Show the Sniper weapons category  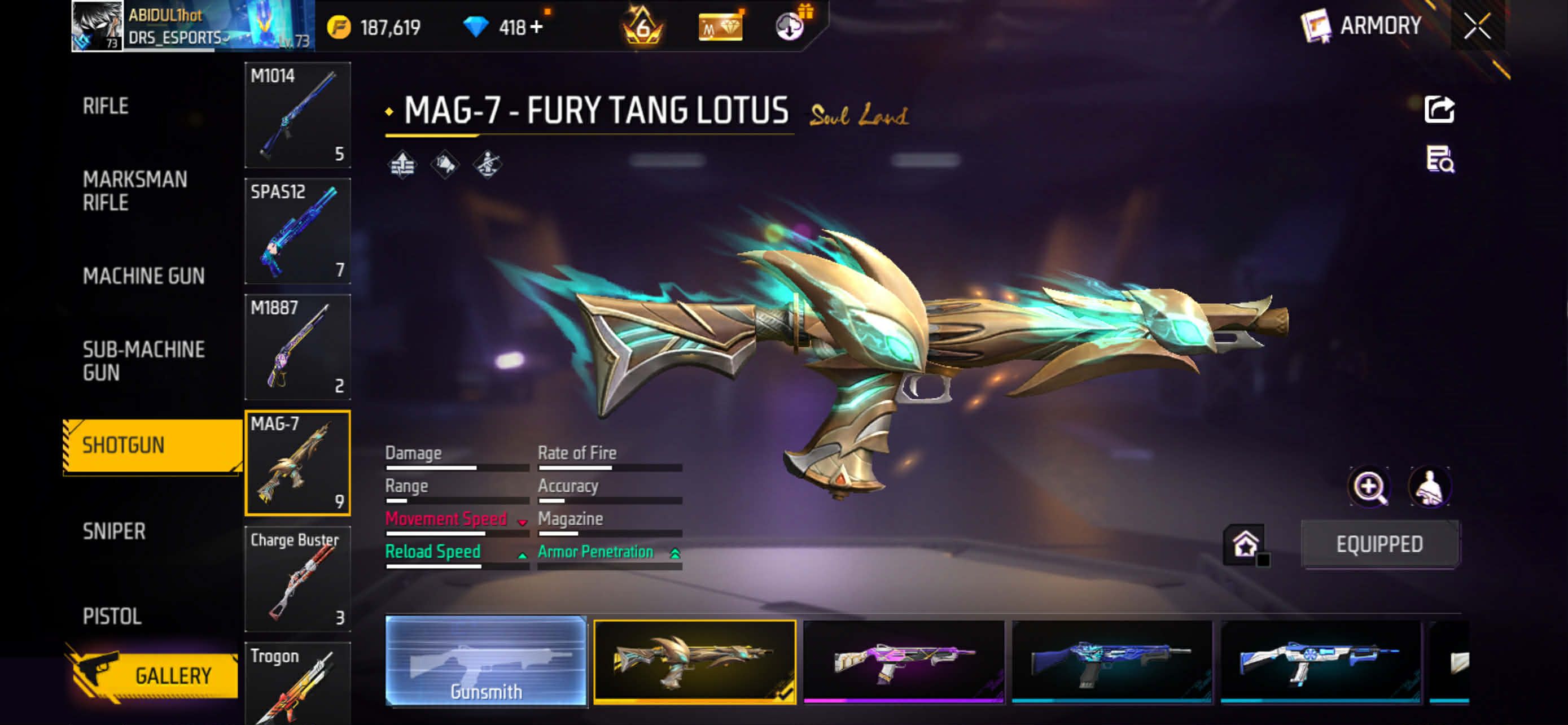point(114,531)
